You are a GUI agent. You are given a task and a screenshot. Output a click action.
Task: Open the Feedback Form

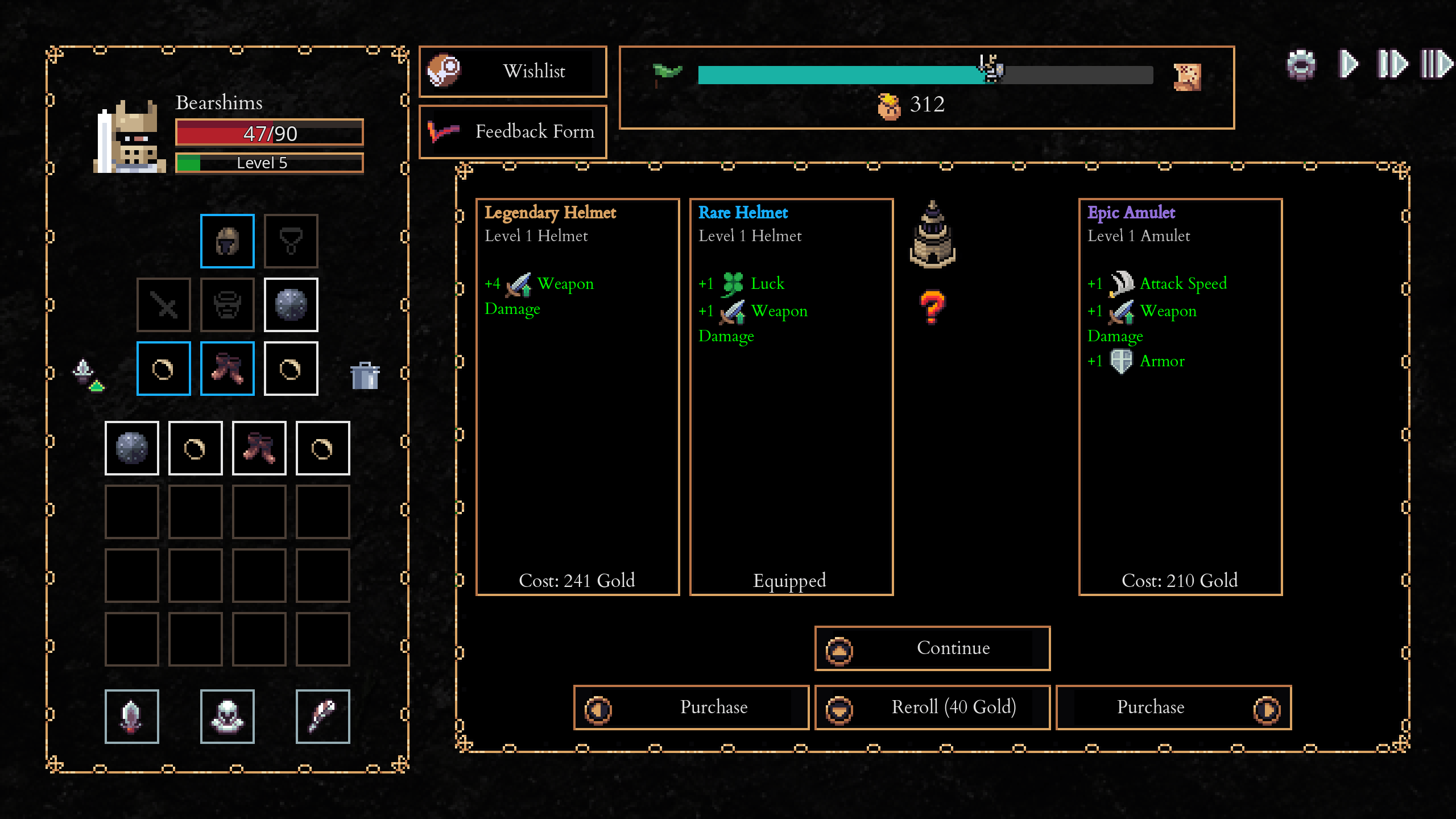tap(512, 132)
